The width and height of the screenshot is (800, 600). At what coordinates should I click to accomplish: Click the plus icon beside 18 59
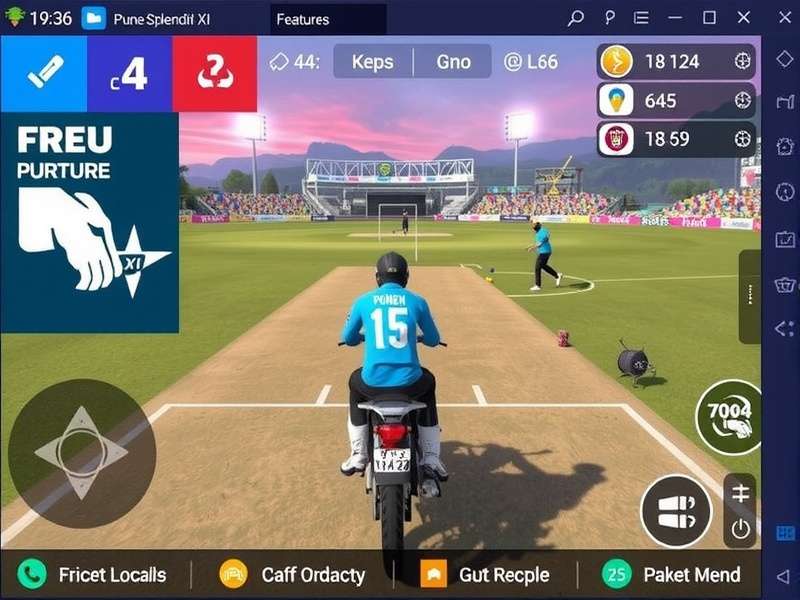point(742,138)
